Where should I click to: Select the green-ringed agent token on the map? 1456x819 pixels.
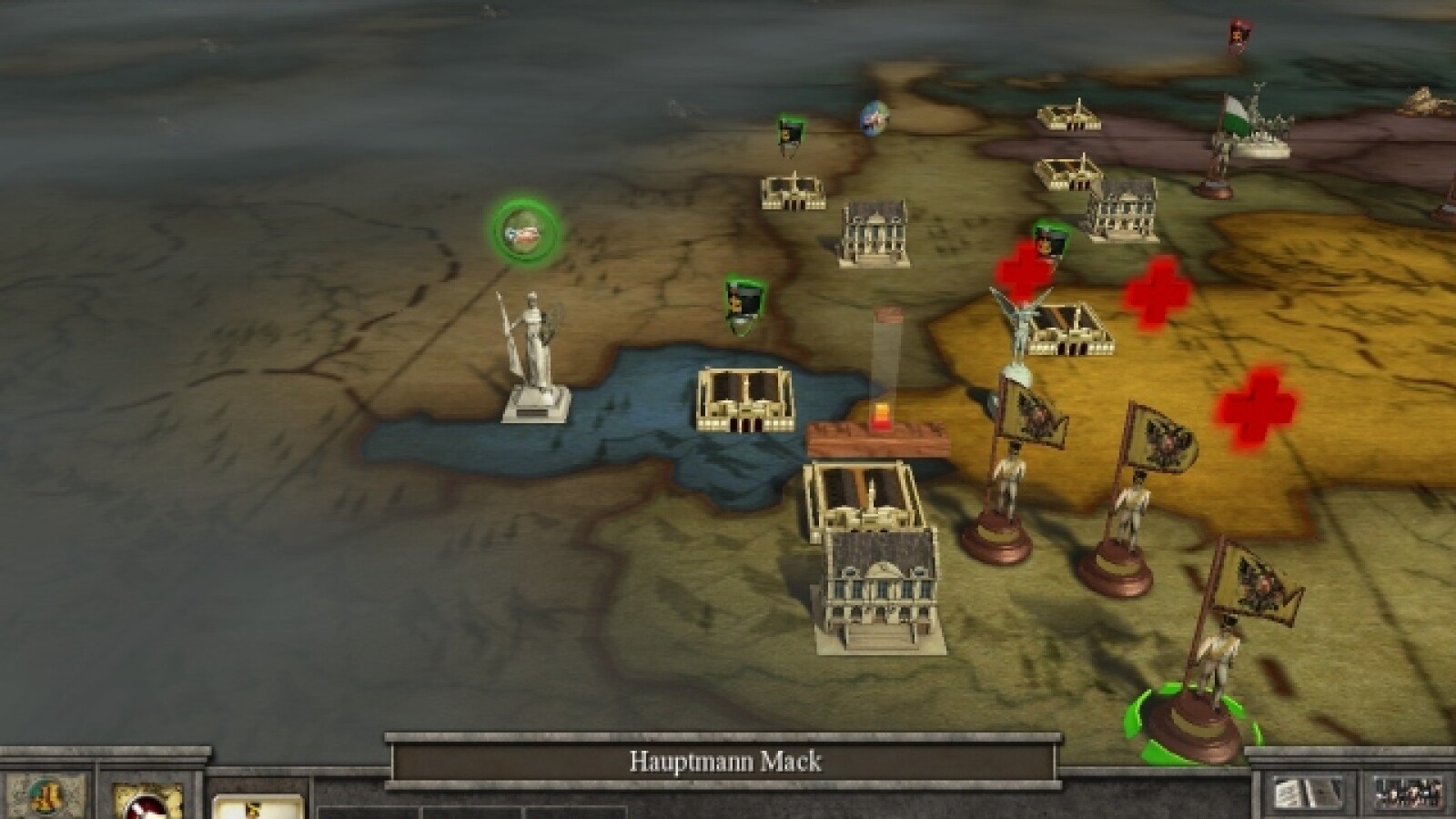click(525, 232)
